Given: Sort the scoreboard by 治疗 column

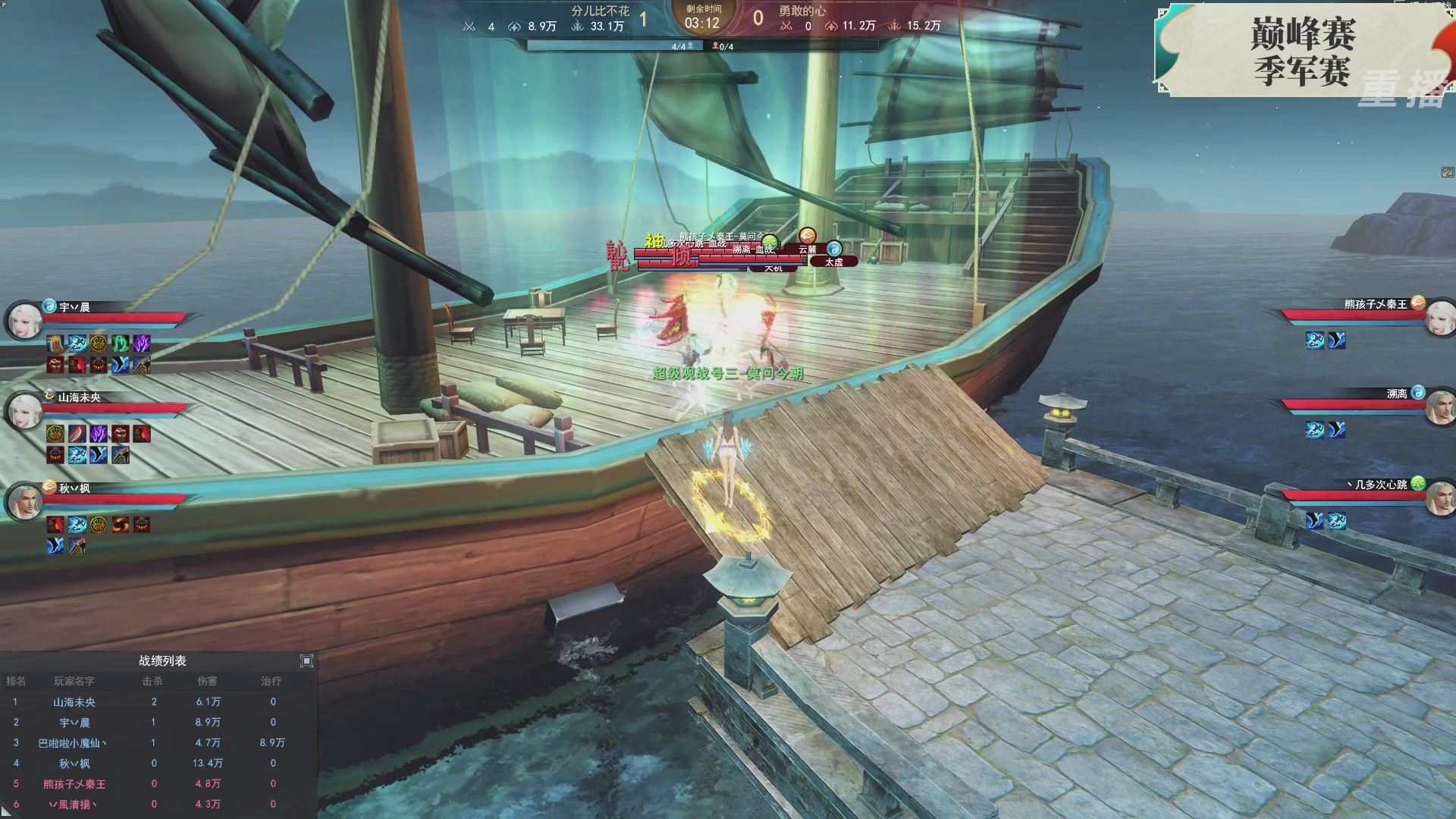Looking at the screenshot, I should pyautogui.click(x=271, y=681).
